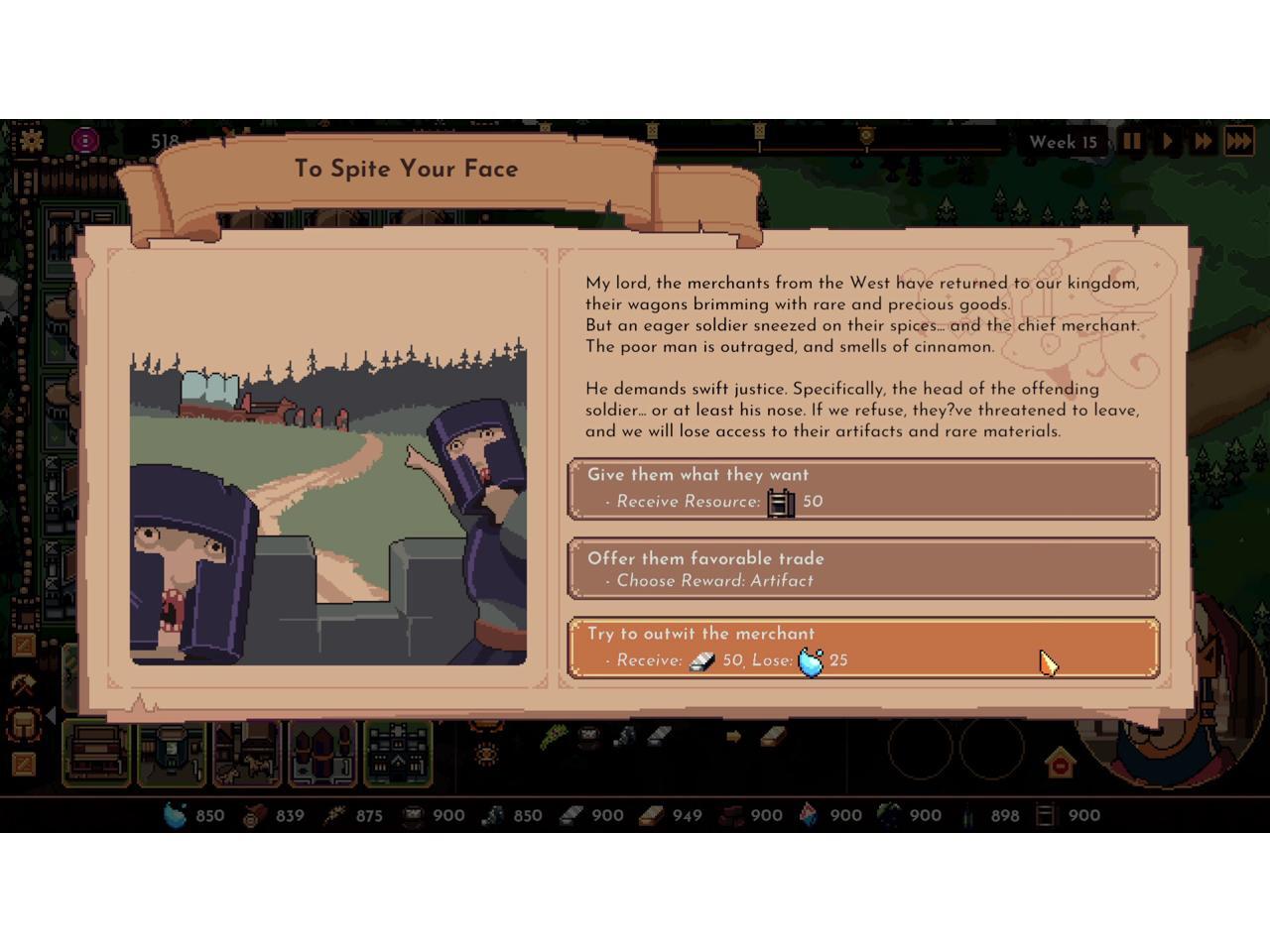Click the red house icon
The width and height of the screenshot is (1270, 952).
coord(1060,764)
